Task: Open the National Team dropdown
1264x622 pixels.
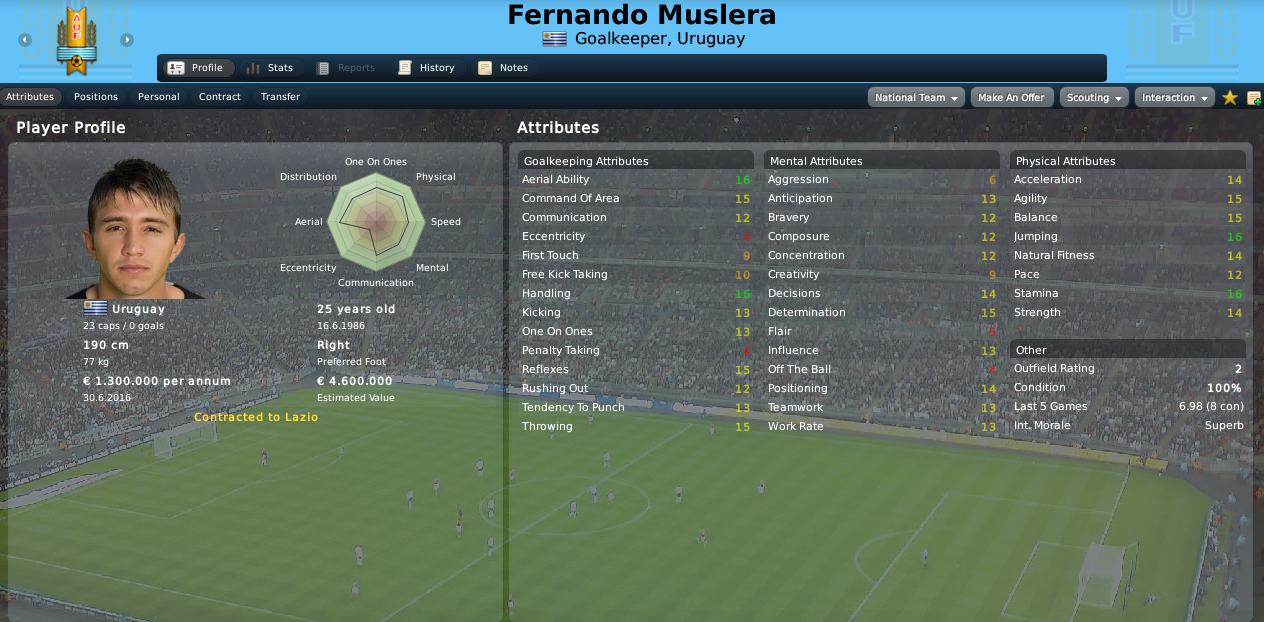Action: [x=916, y=97]
